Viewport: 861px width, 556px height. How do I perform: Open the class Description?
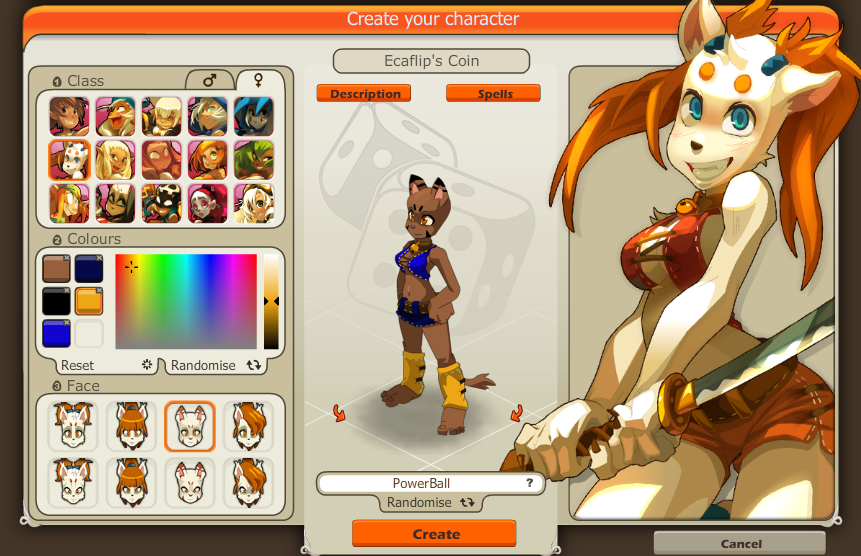(365, 94)
